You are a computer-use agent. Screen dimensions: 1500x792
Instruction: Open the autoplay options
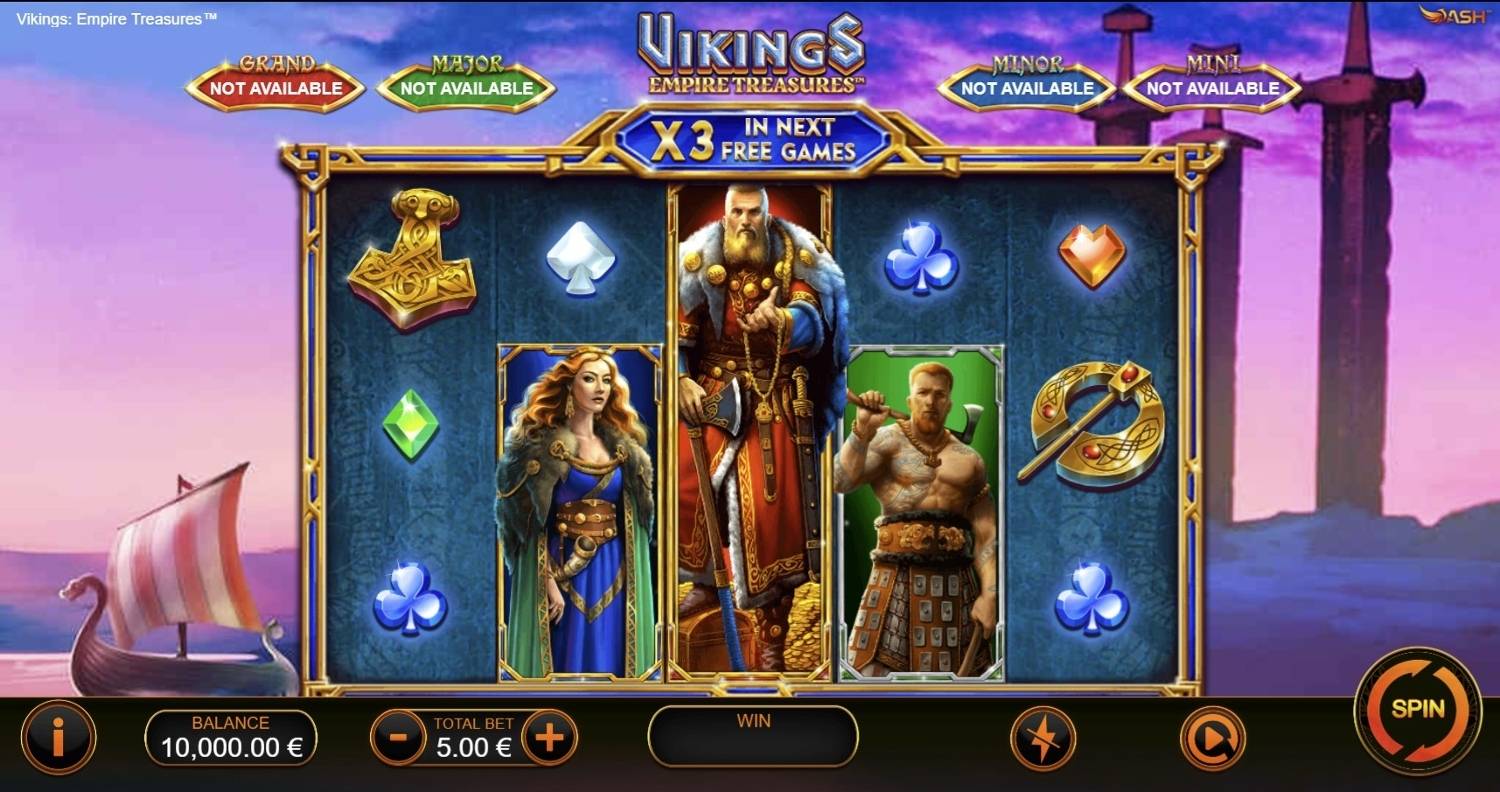point(1212,739)
